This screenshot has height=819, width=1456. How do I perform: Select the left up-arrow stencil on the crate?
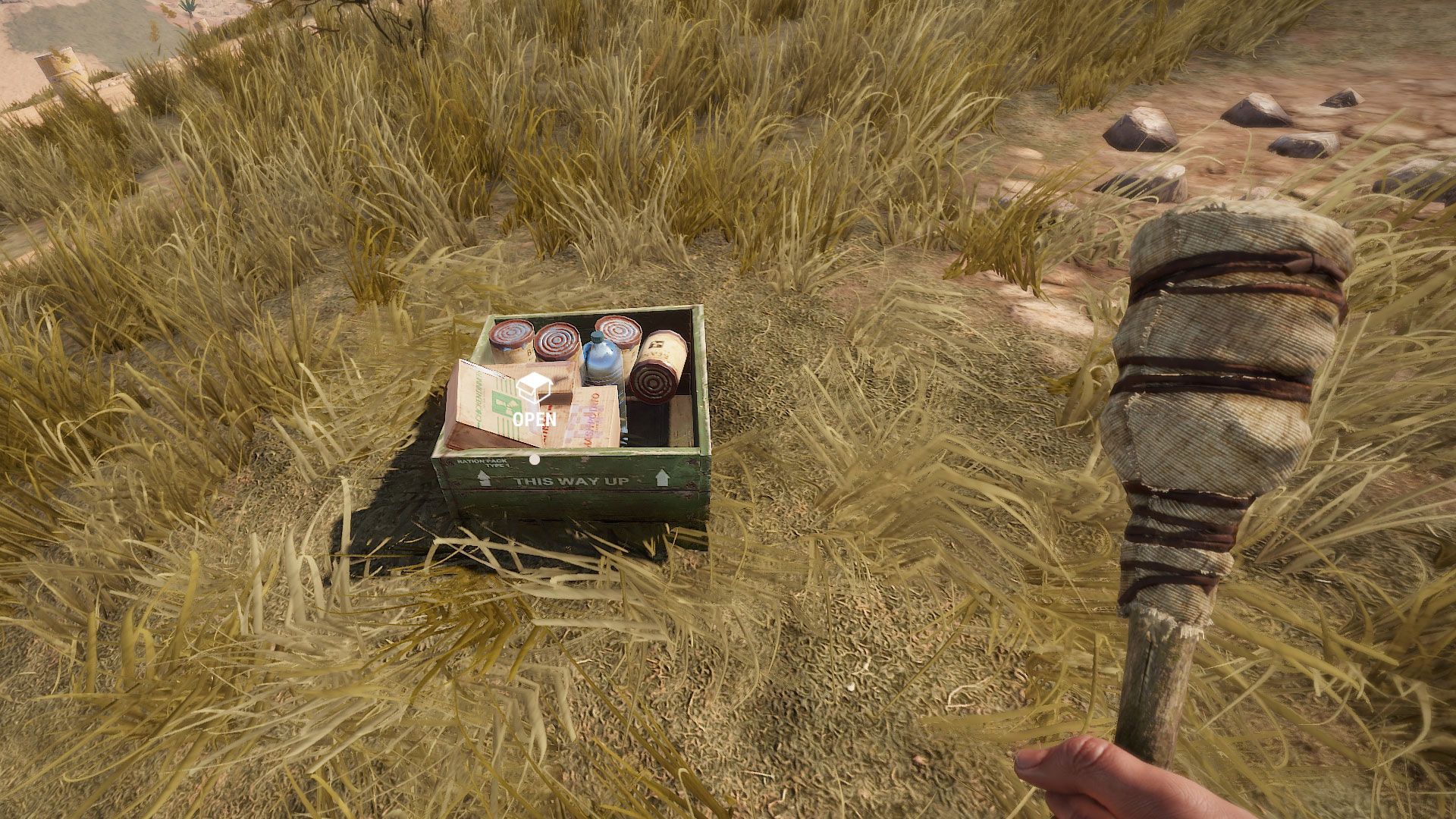pos(482,476)
